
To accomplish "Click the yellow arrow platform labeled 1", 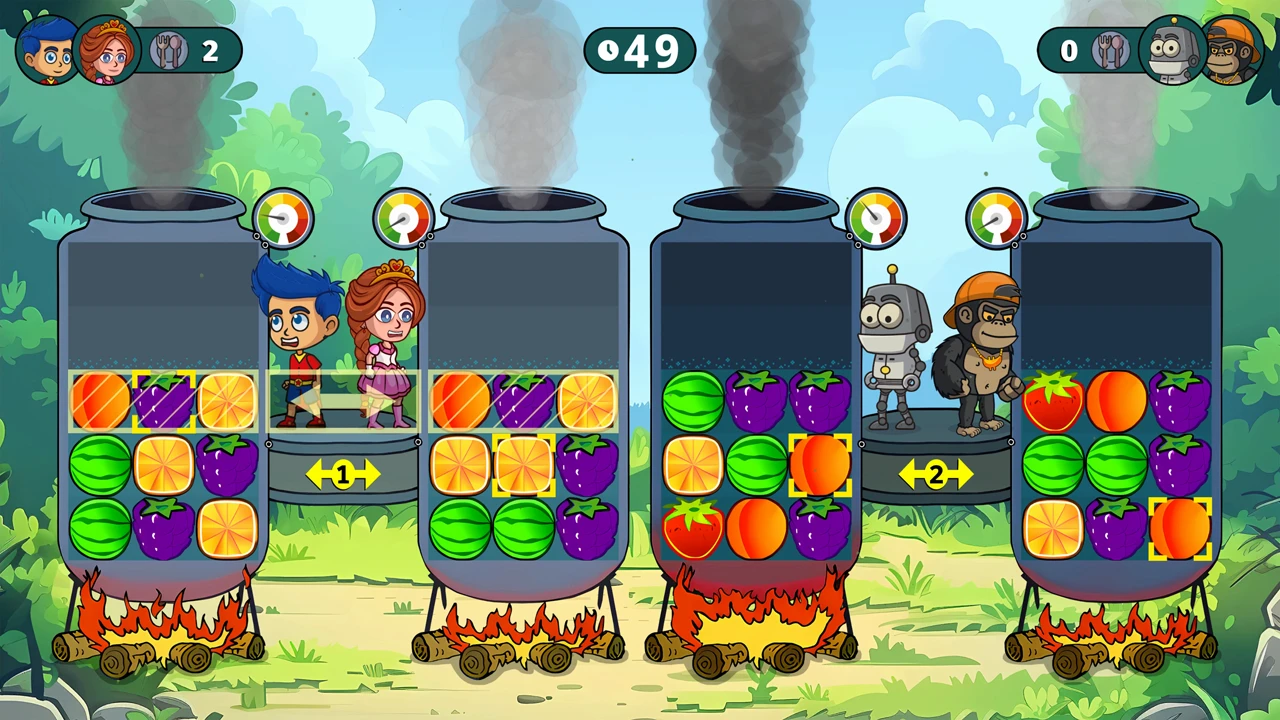I will [342, 474].
